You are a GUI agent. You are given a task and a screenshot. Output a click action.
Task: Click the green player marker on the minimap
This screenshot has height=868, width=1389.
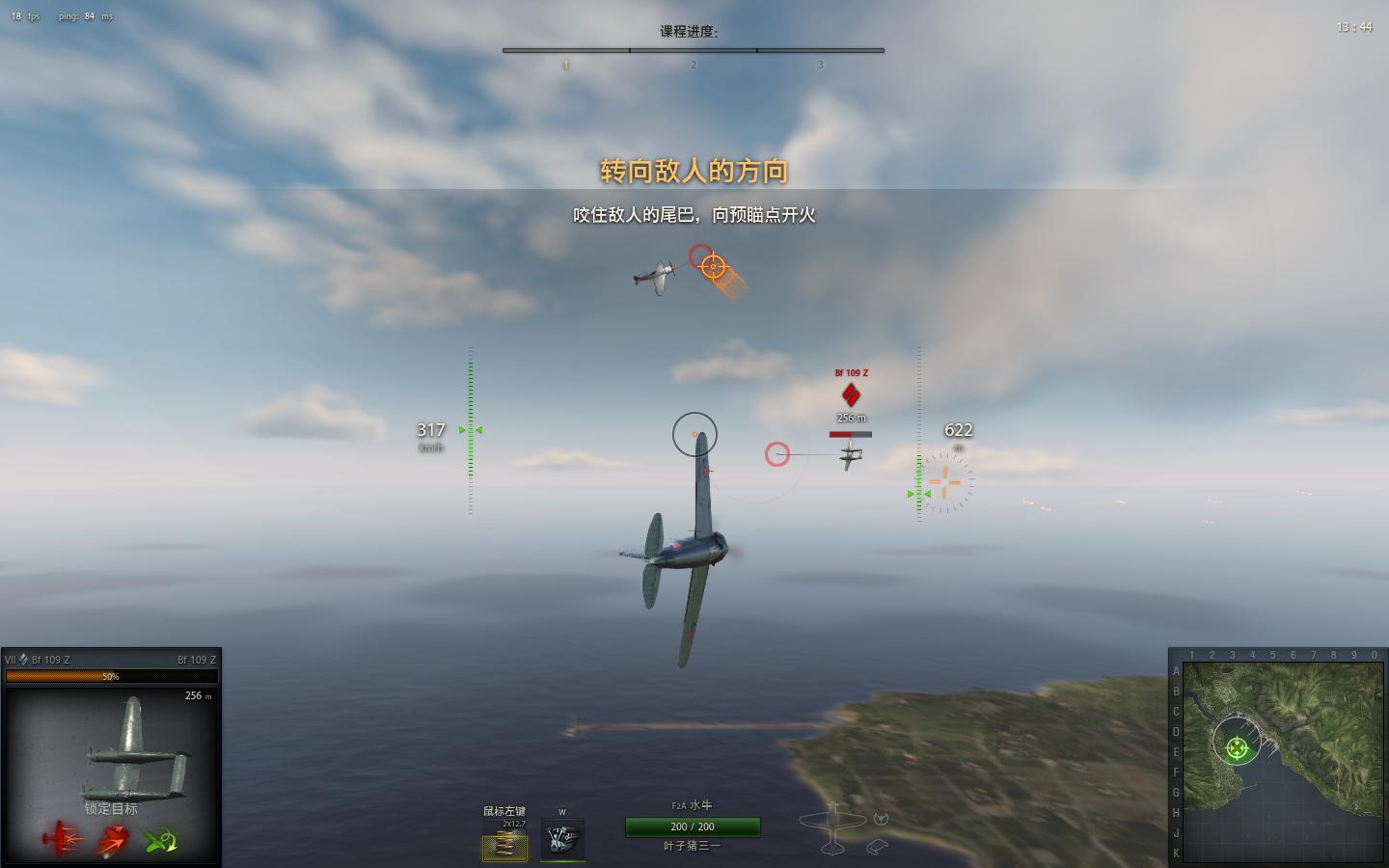point(1237,747)
